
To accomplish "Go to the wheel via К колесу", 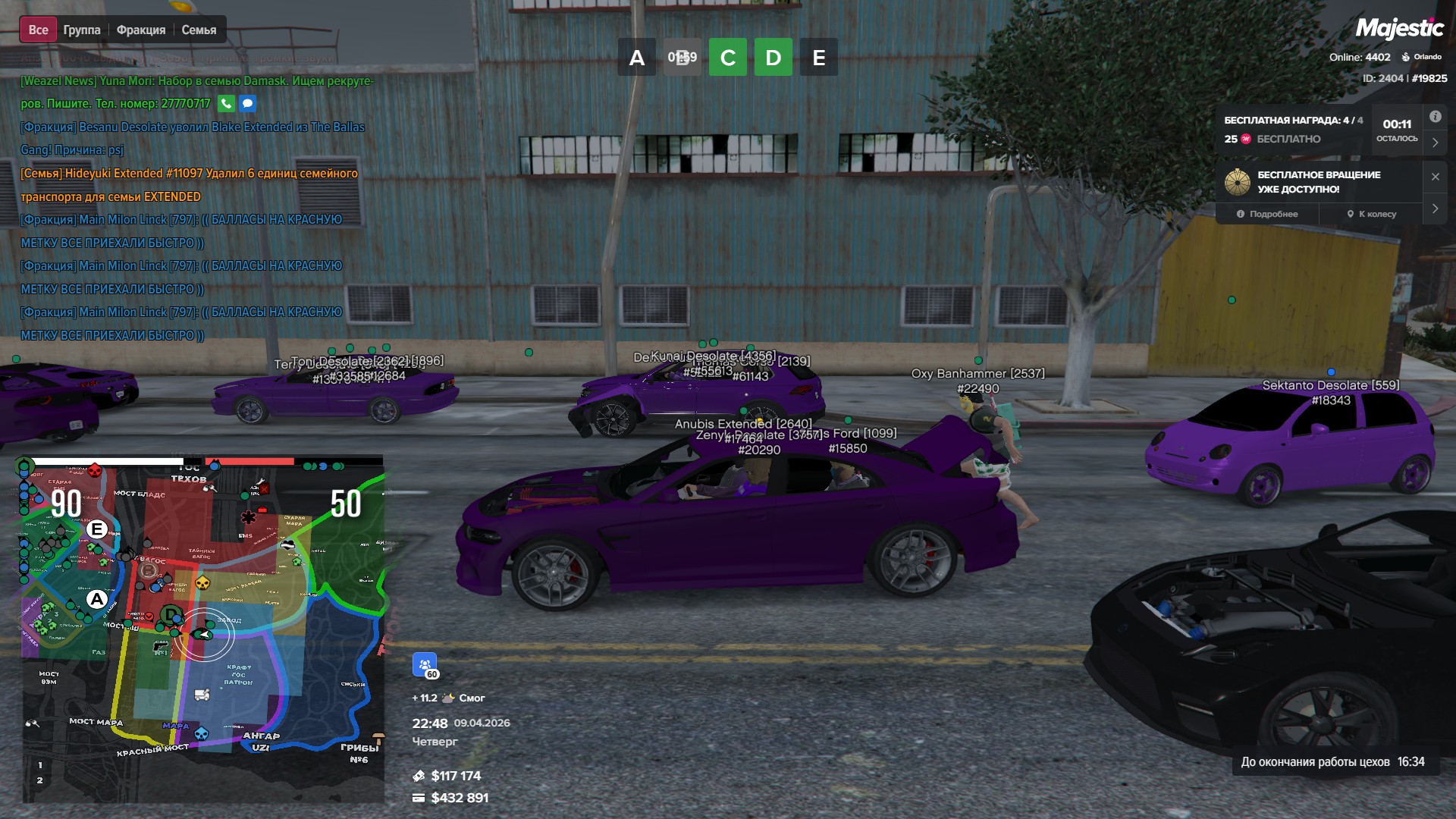I will tap(1372, 214).
